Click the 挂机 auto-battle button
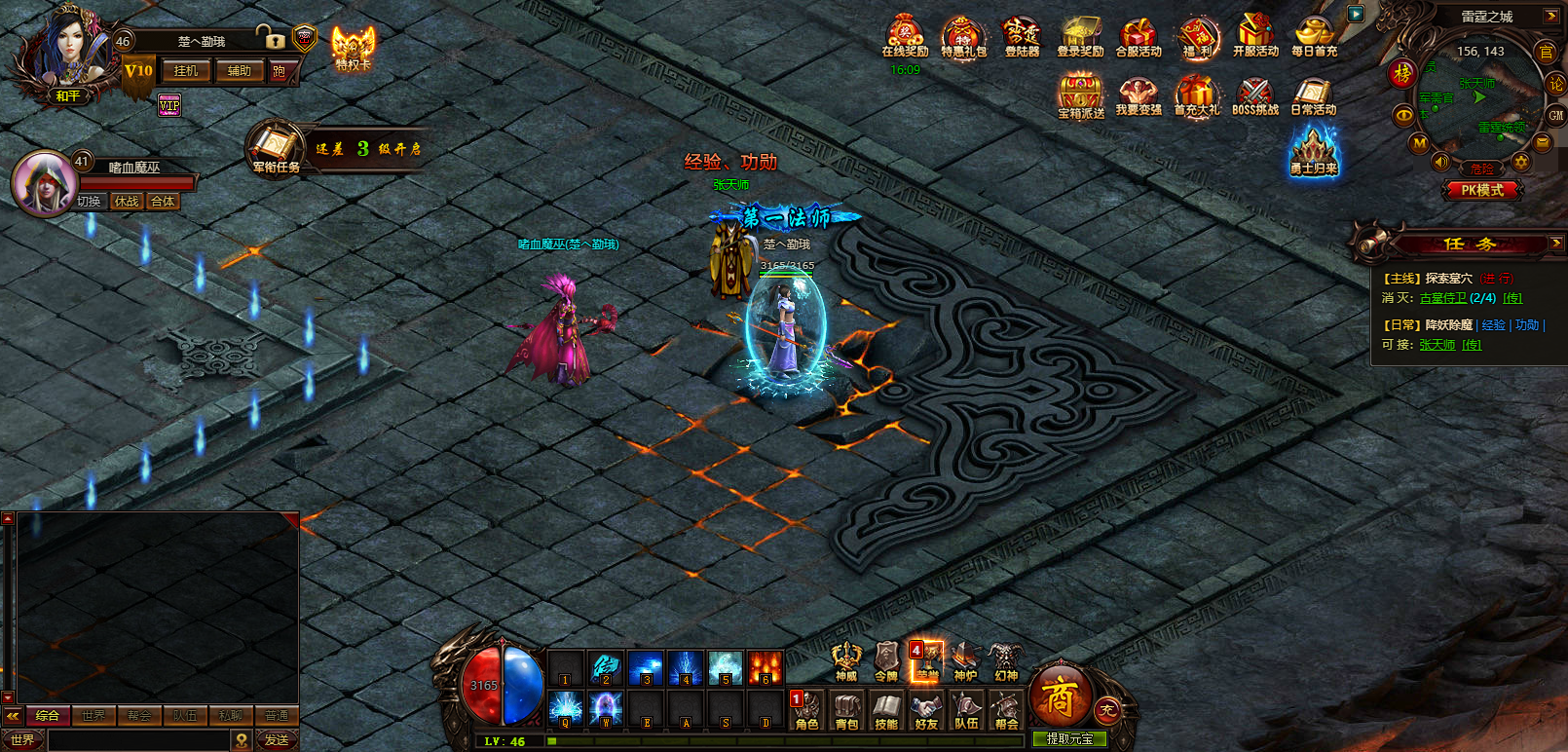1568x752 pixels. point(186,71)
